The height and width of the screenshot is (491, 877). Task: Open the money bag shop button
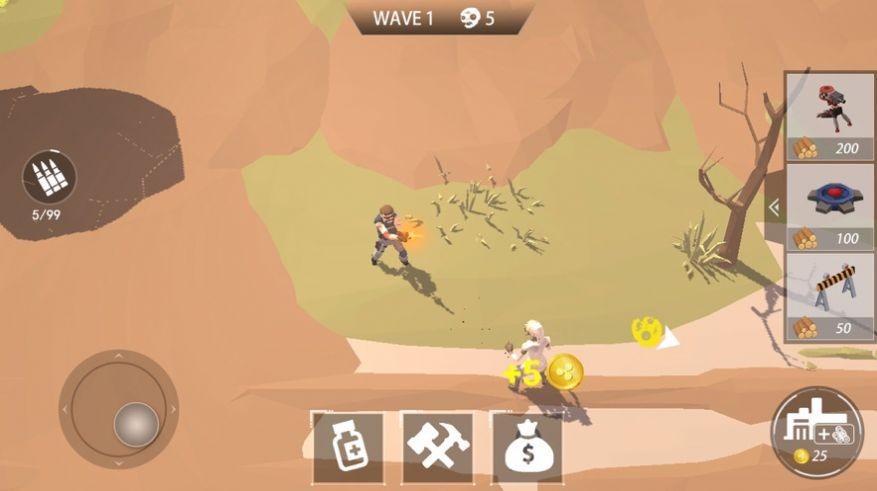pos(526,448)
